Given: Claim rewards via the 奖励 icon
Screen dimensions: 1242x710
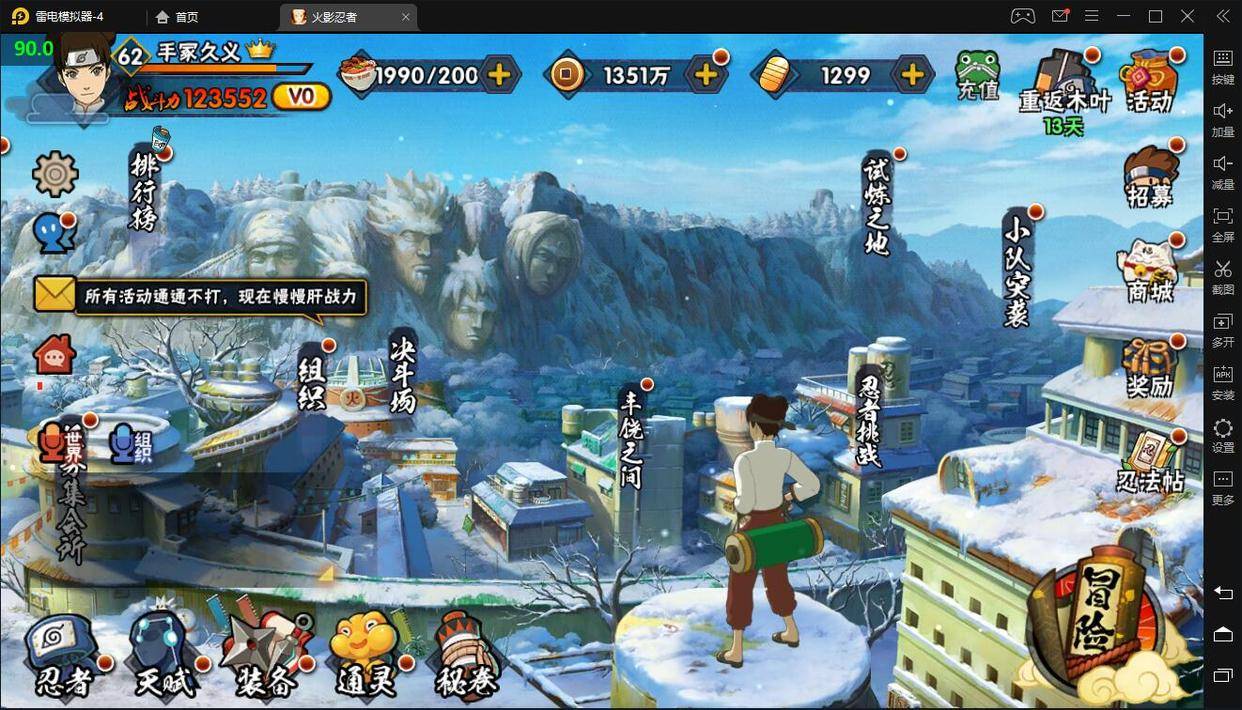Looking at the screenshot, I should coord(1149,367).
